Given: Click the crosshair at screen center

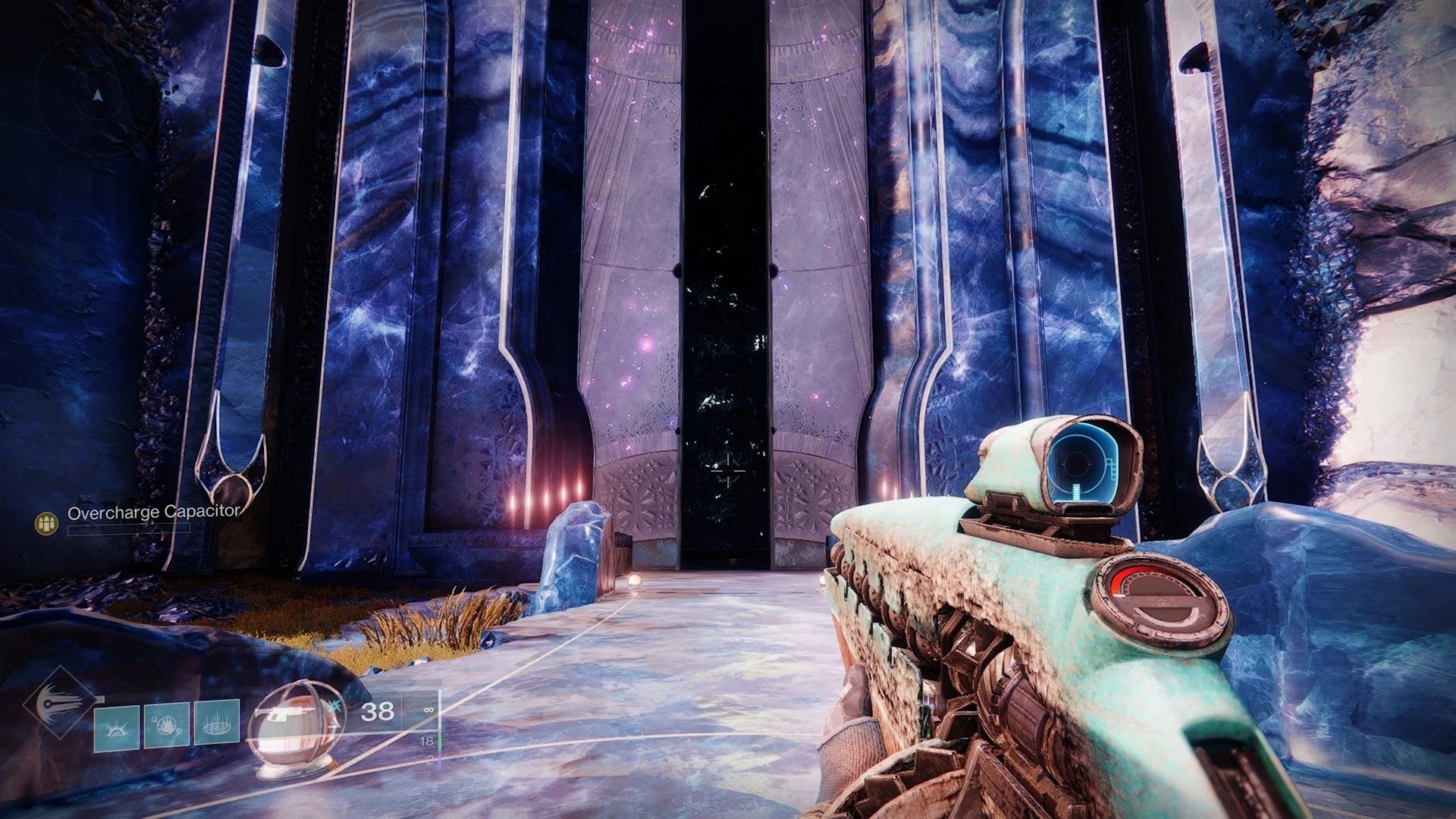Looking at the screenshot, I should (x=728, y=472).
